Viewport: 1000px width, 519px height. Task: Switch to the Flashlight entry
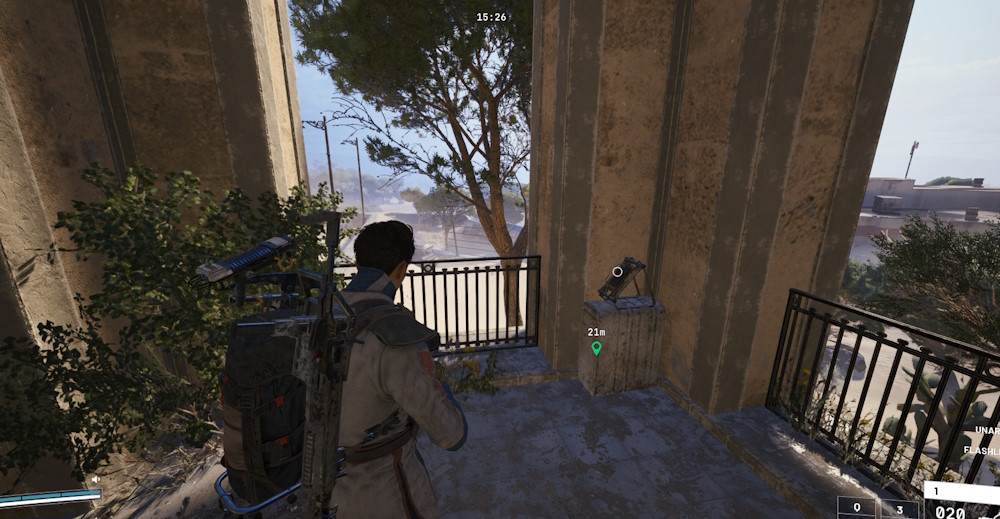pos(981,449)
